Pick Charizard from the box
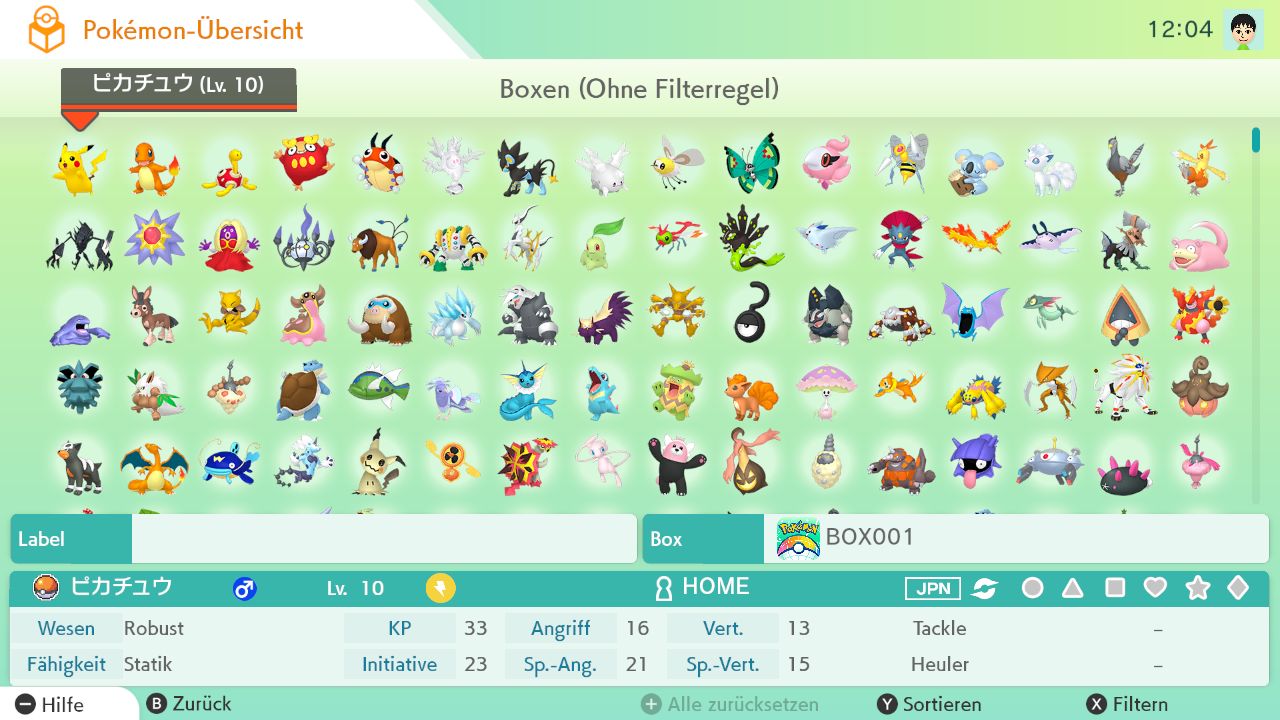 [x=153, y=466]
